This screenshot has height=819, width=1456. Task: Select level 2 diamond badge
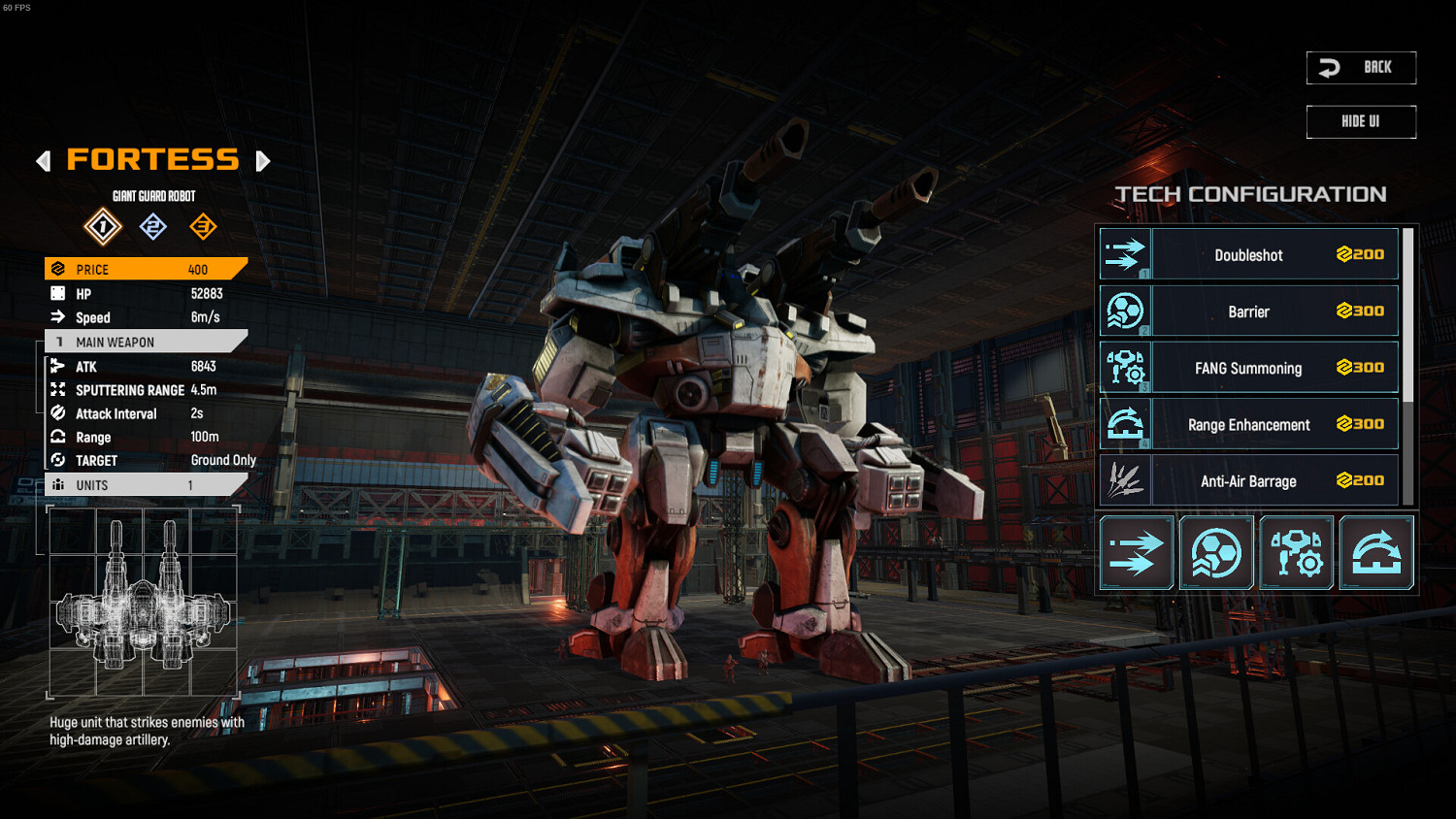pos(153,227)
